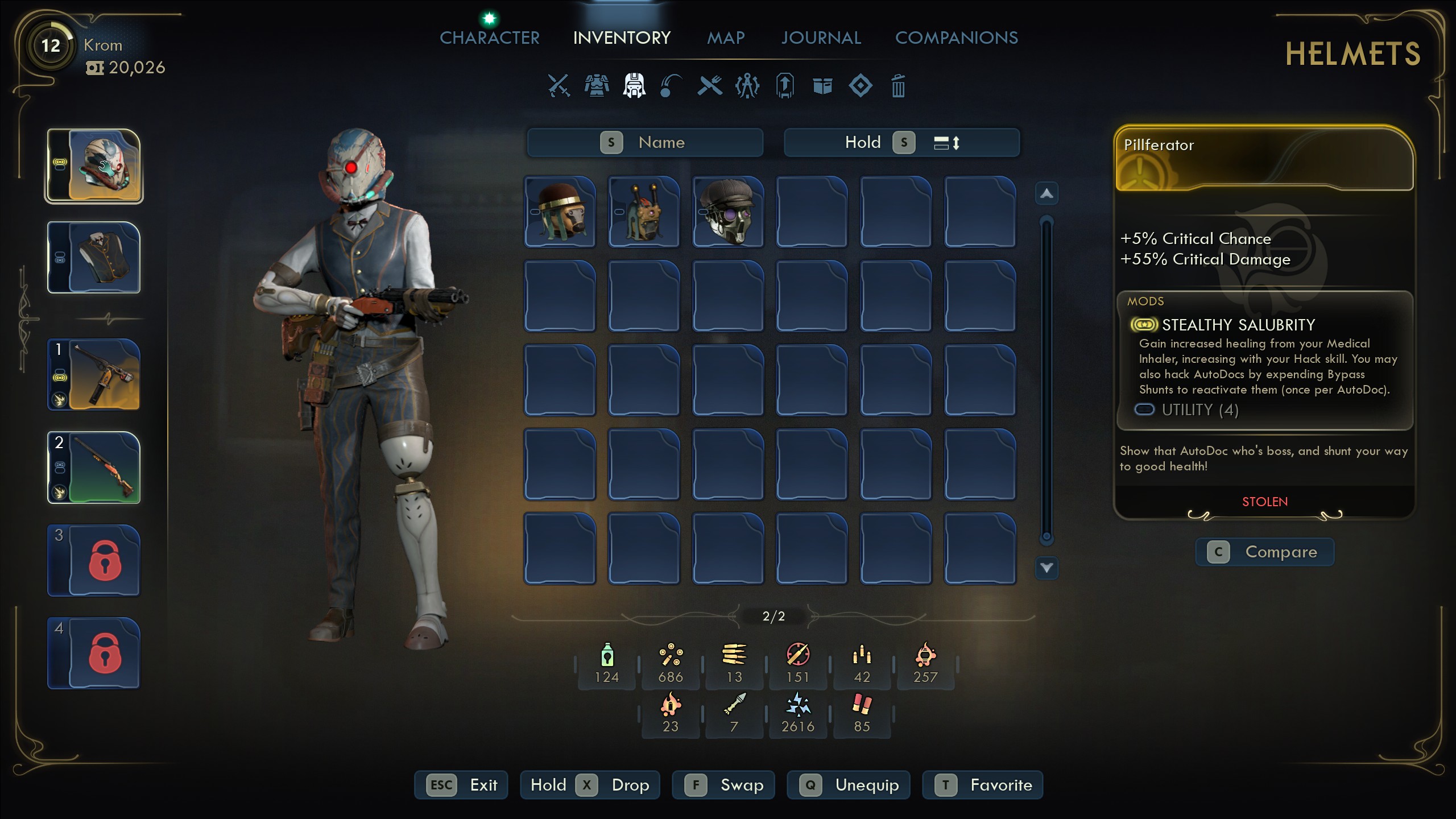View the Food and drink category
Image resolution: width=1456 pixels, height=819 pixels.
tap(710, 86)
